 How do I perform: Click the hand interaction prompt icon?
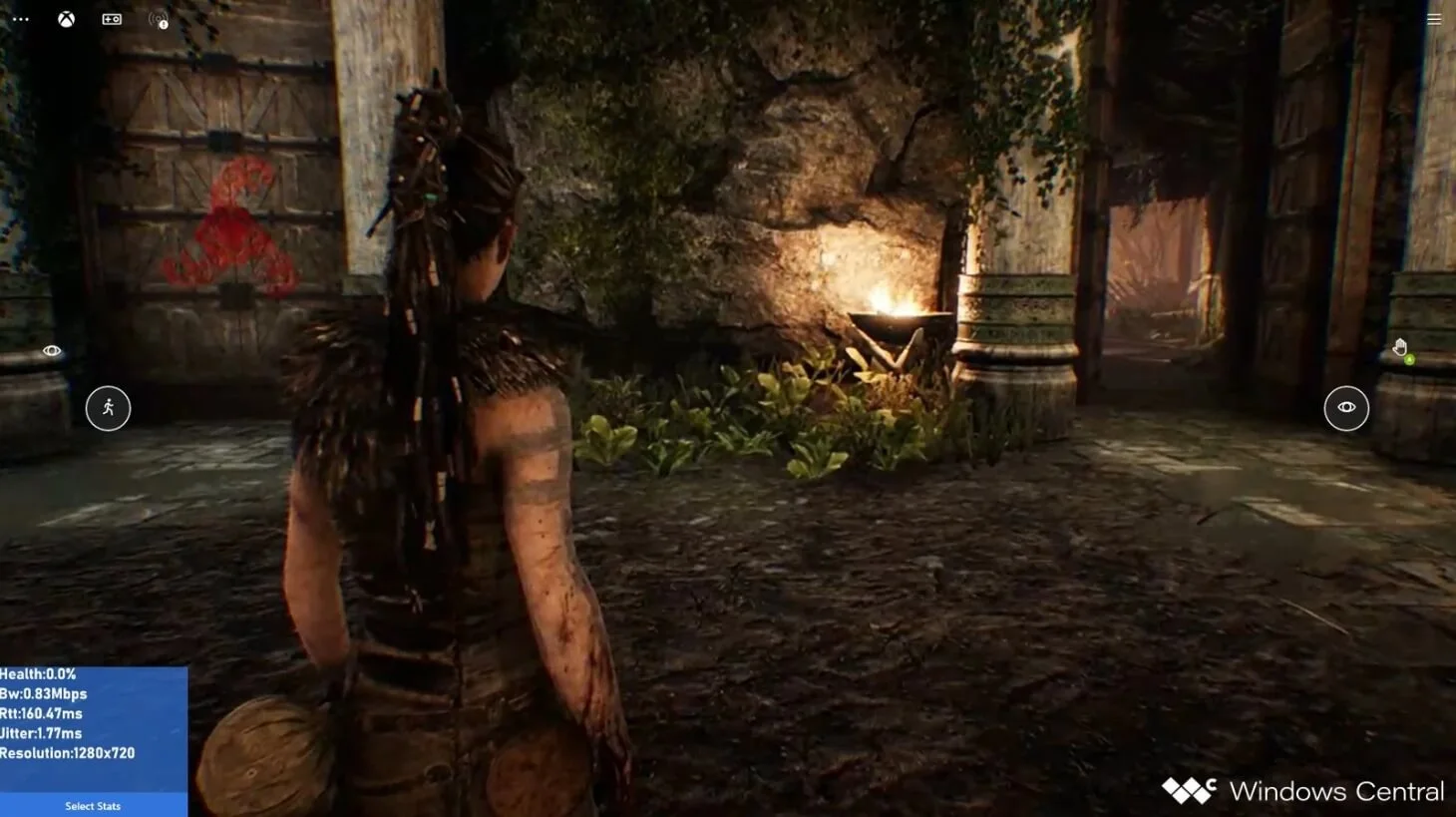(x=1400, y=346)
